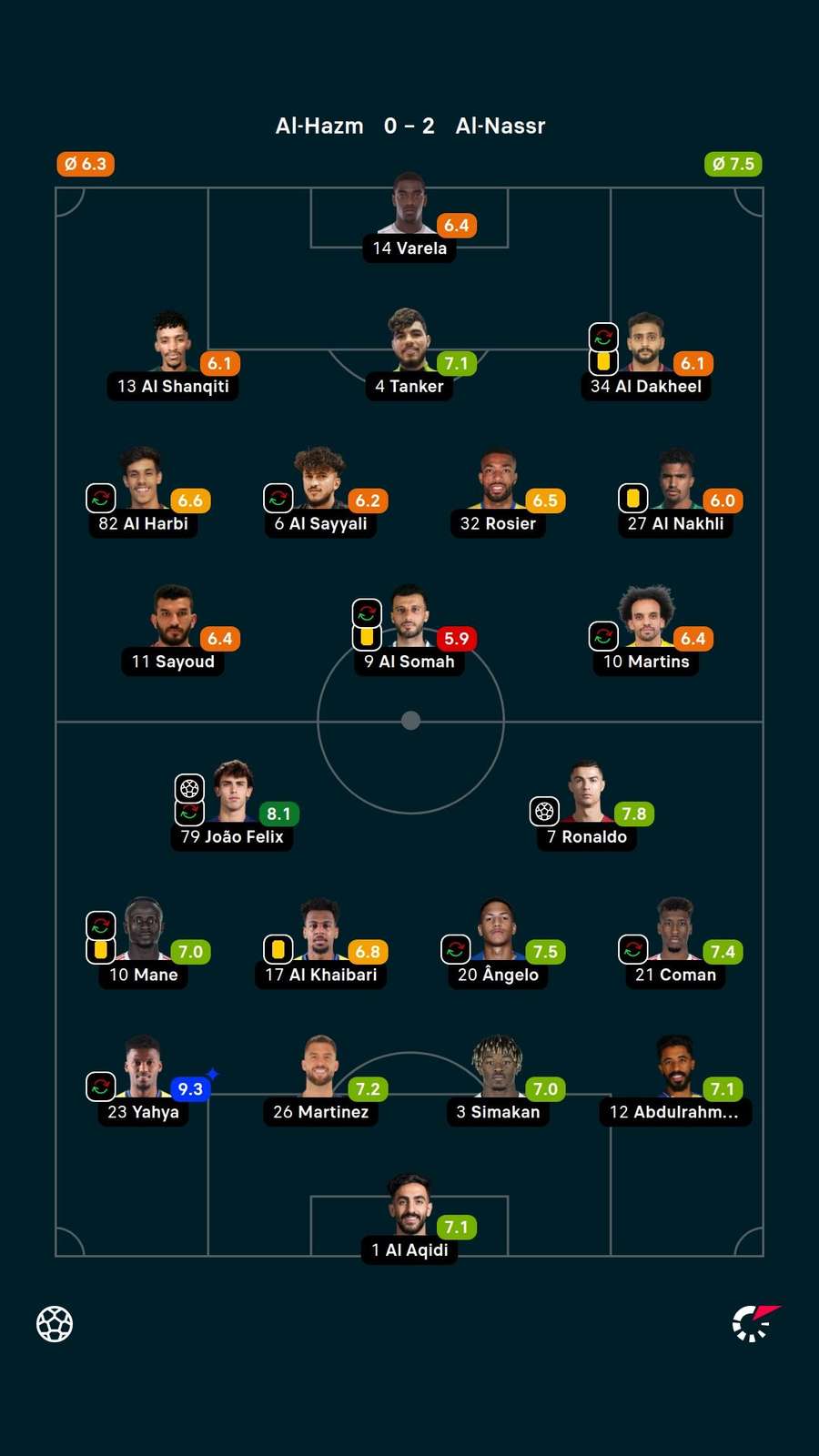Open Tanker's player details
The height and width of the screenshot is (1456, 819).
(x=409, y=342)
